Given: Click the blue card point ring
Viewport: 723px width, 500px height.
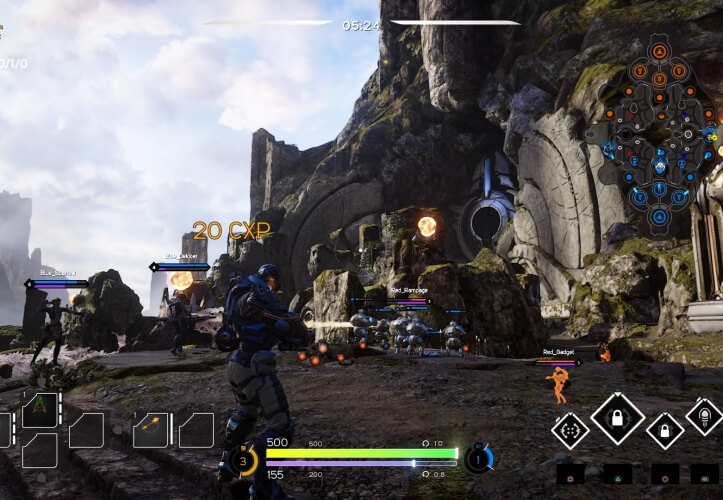Looking at the screenshot, I should click(479, 459).
